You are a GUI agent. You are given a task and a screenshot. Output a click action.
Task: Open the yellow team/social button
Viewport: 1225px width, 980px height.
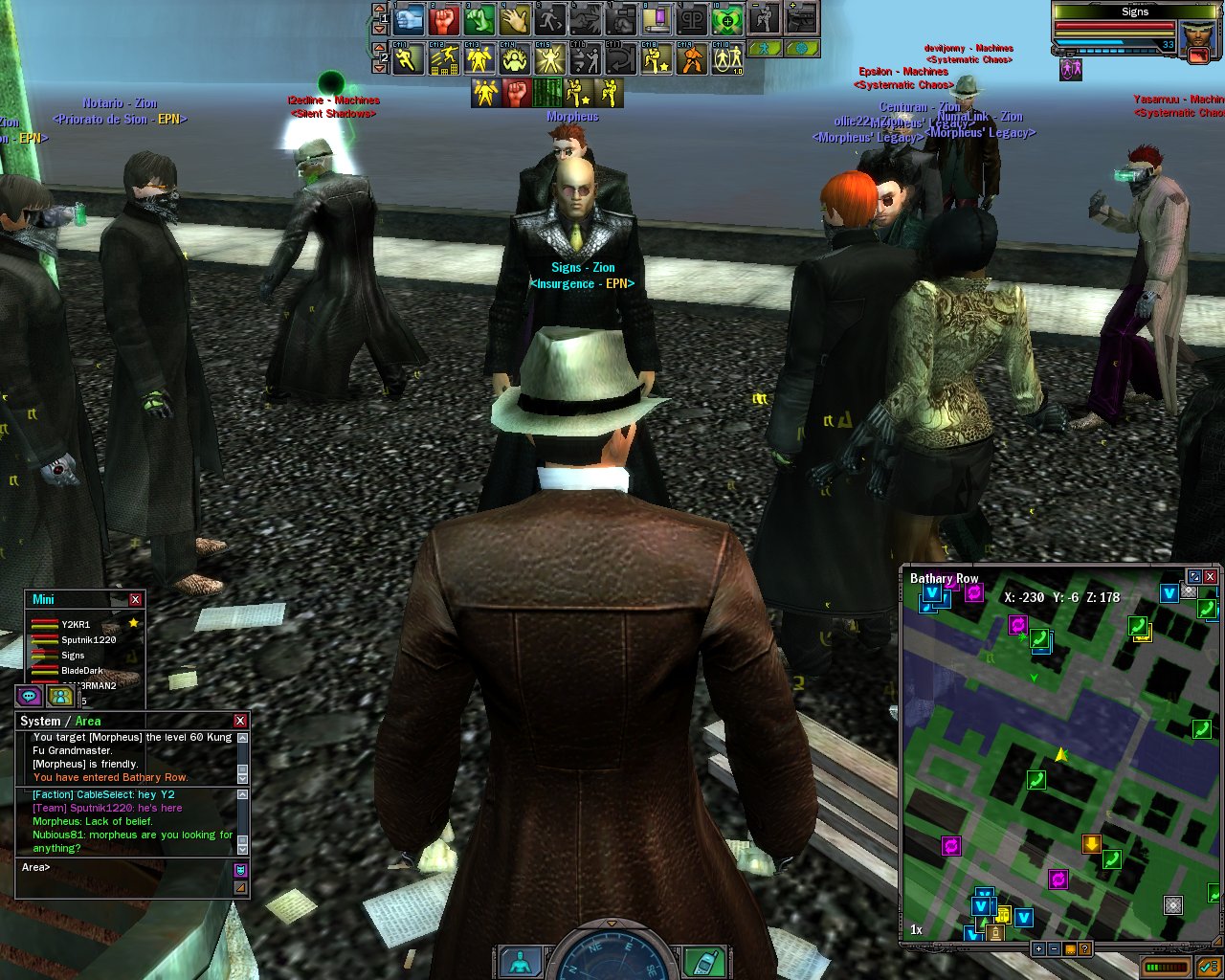pos(60,696)
